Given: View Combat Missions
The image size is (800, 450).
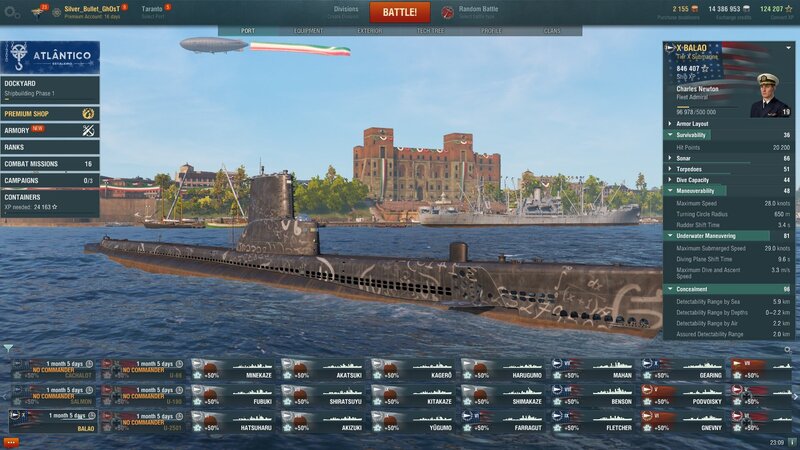Looking at the screenshot, I should (x=50, y=164).
